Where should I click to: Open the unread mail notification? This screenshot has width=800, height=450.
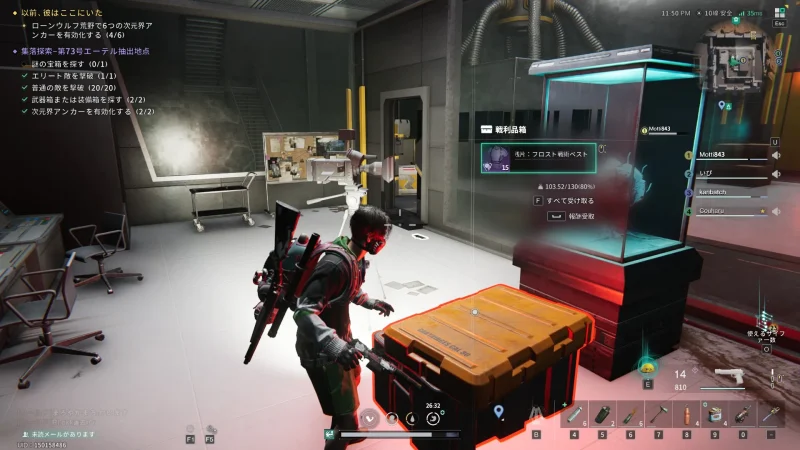point(62,434)
